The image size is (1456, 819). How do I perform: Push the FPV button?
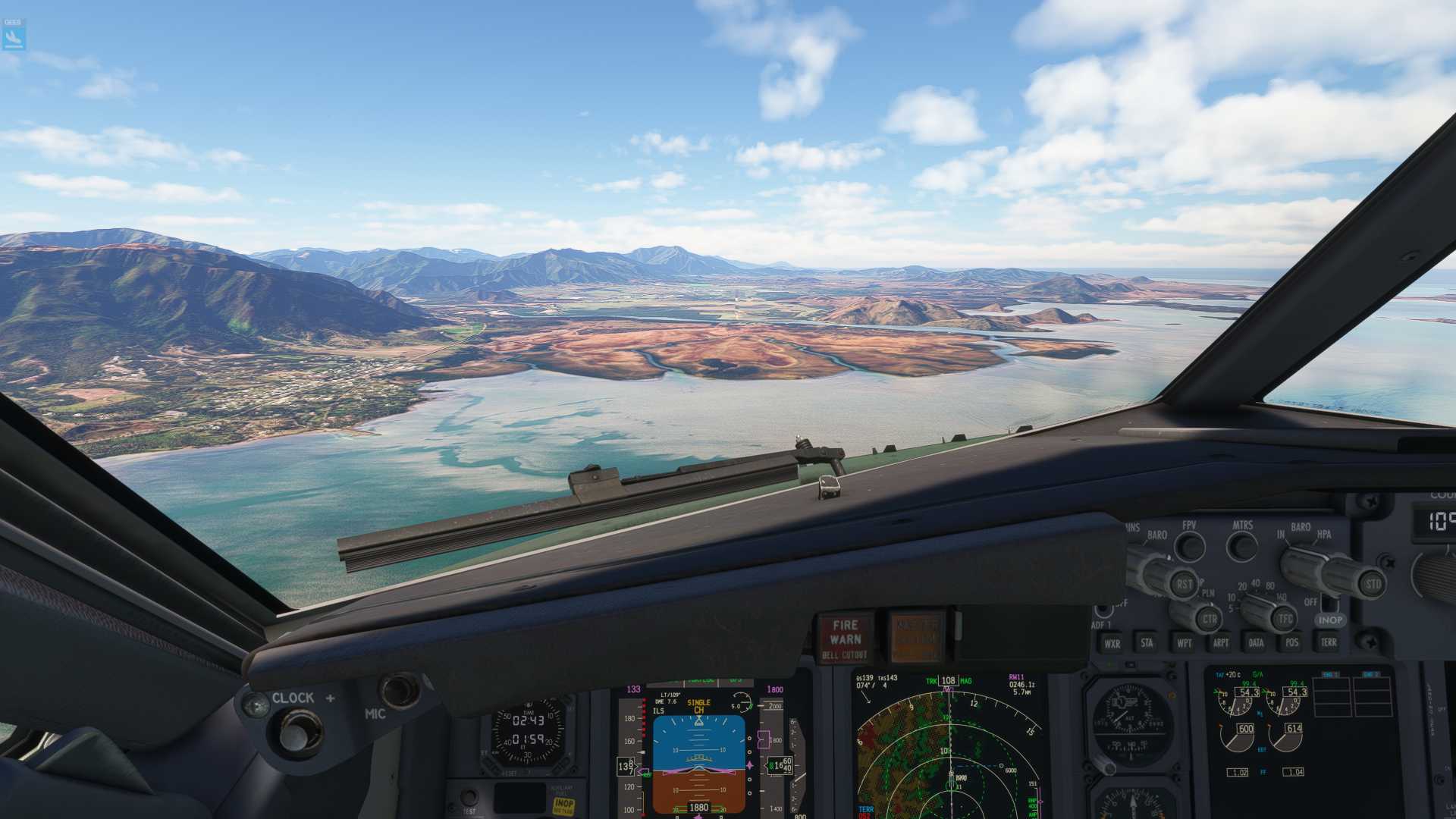coord(1189,546)
